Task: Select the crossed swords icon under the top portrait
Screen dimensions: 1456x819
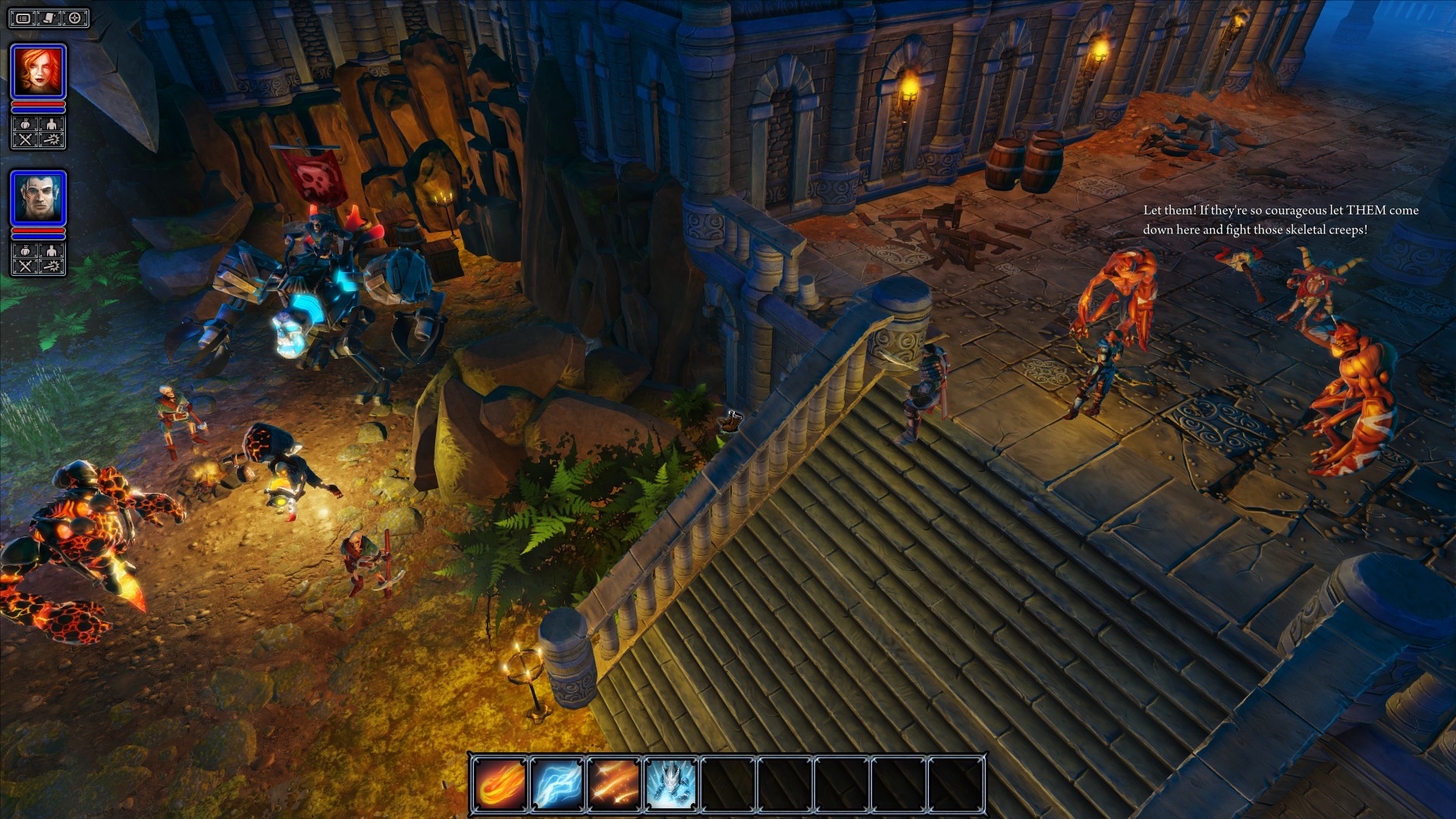Action: pyautogui.click(x=25, y=139)
